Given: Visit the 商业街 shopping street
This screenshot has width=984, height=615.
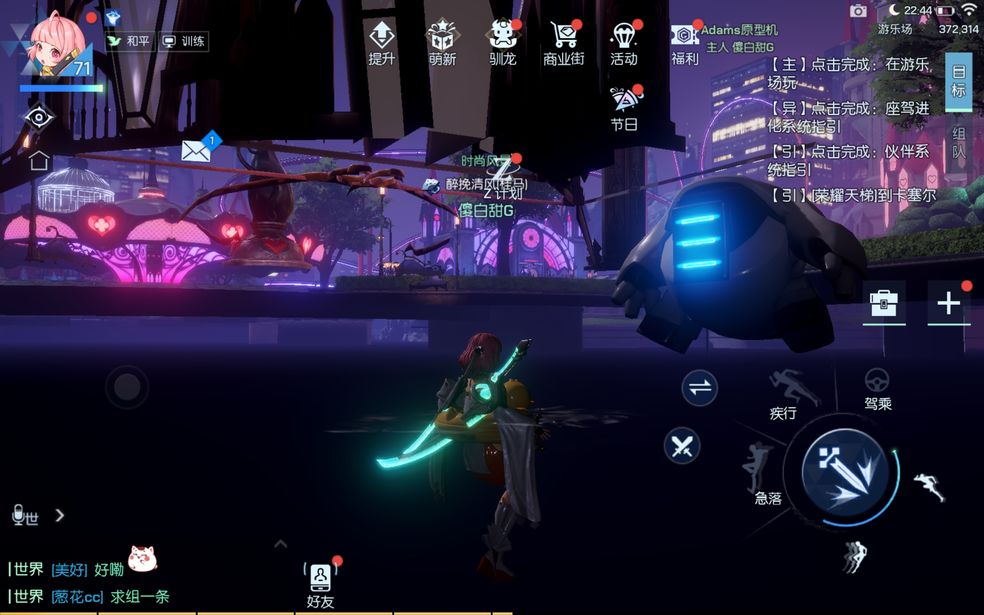Looking at the screenshot, I should coord(563,42).
